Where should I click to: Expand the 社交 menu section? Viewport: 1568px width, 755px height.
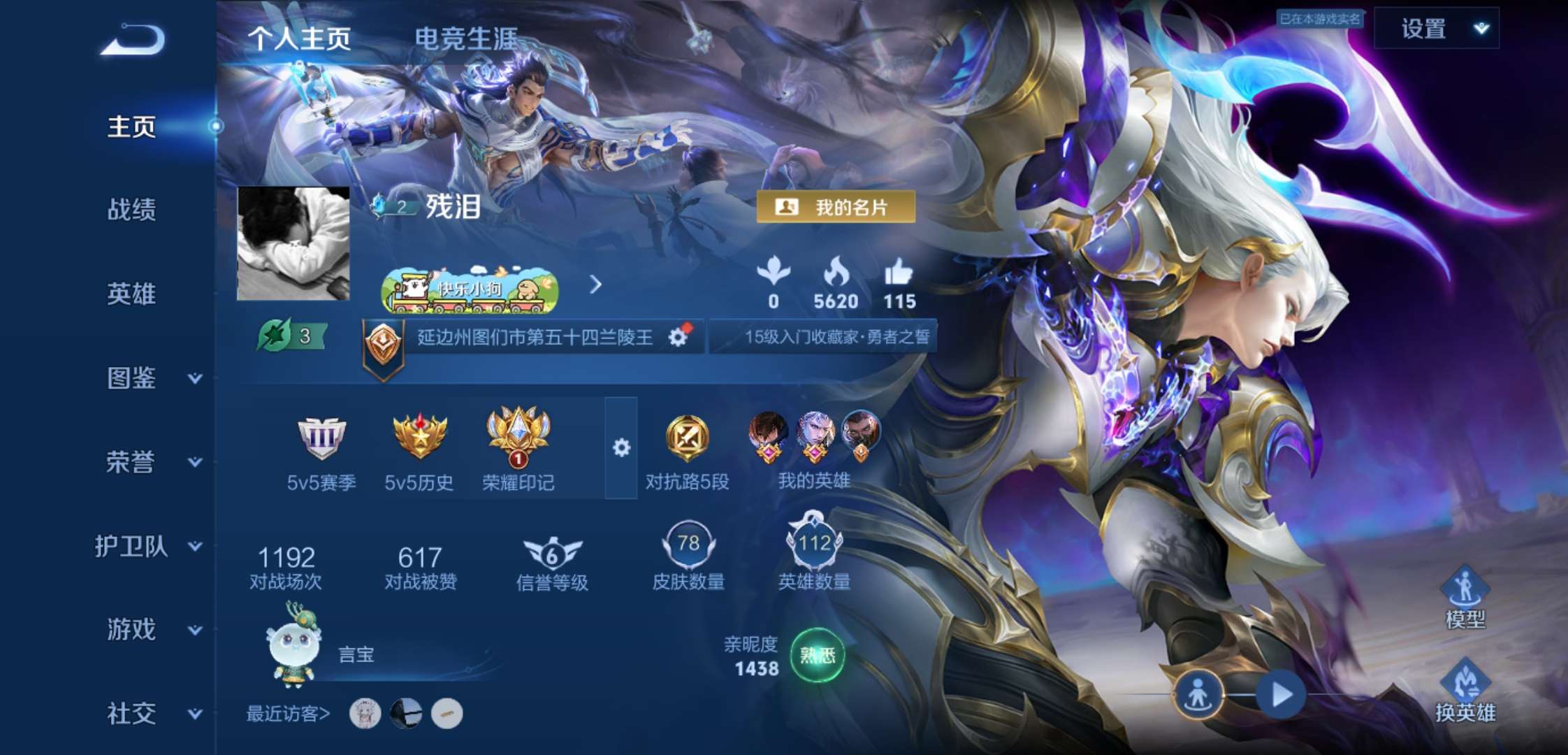point(150,714)
